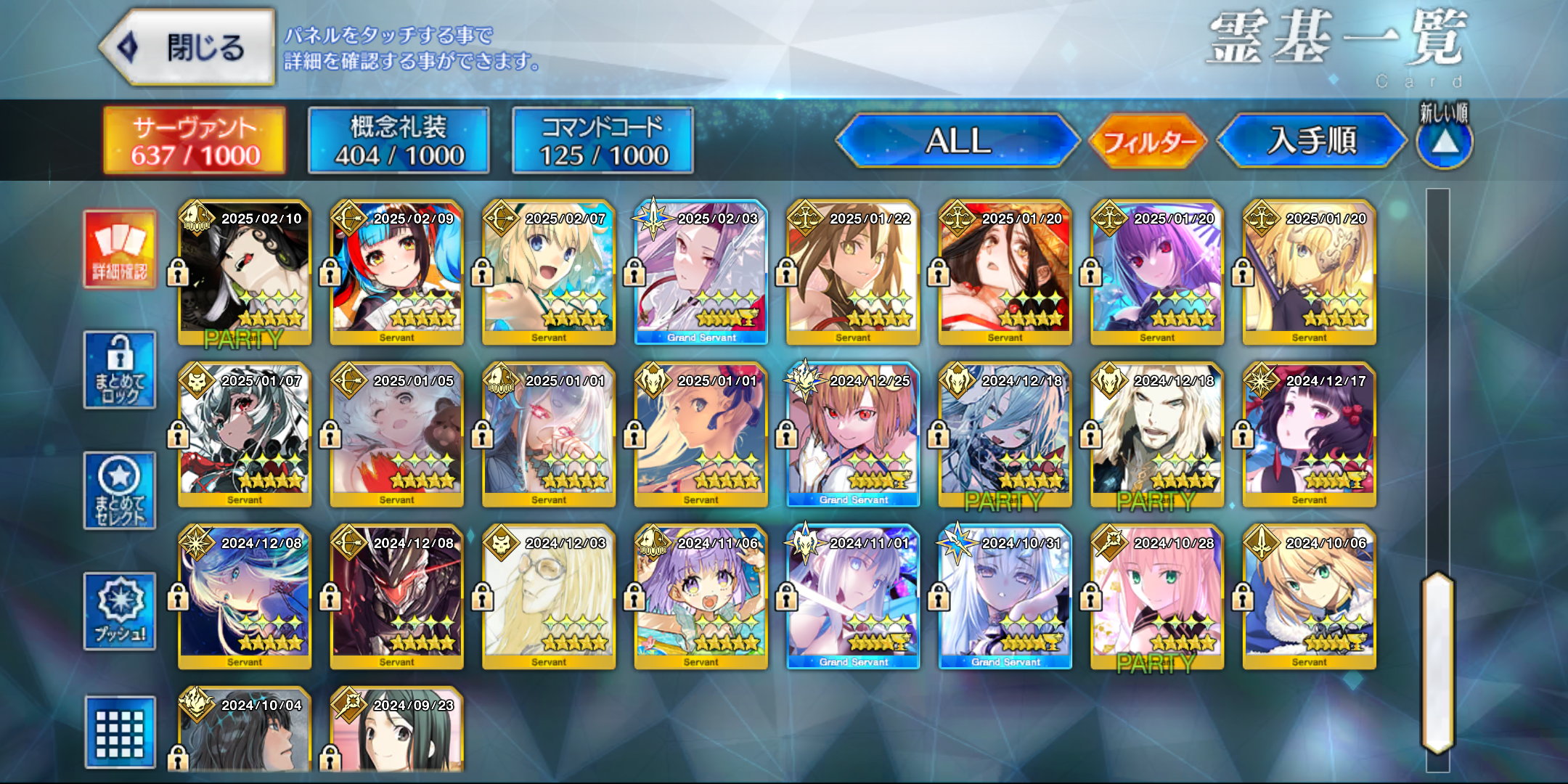Switch to the コマンドコード tab
This screenshot has width=1568, height=784.
603,141
